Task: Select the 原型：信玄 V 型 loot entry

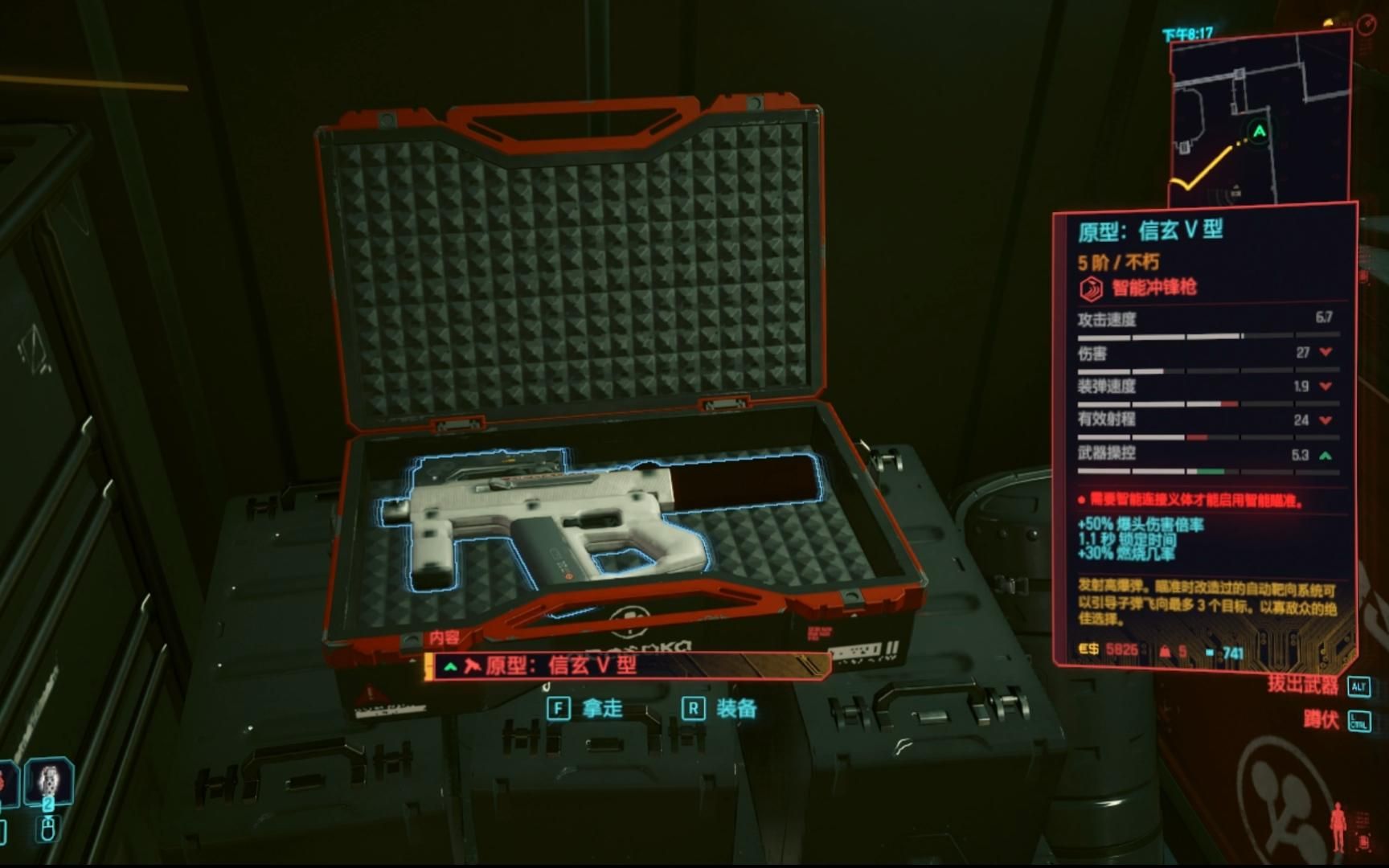Action: tap(628, 665)
